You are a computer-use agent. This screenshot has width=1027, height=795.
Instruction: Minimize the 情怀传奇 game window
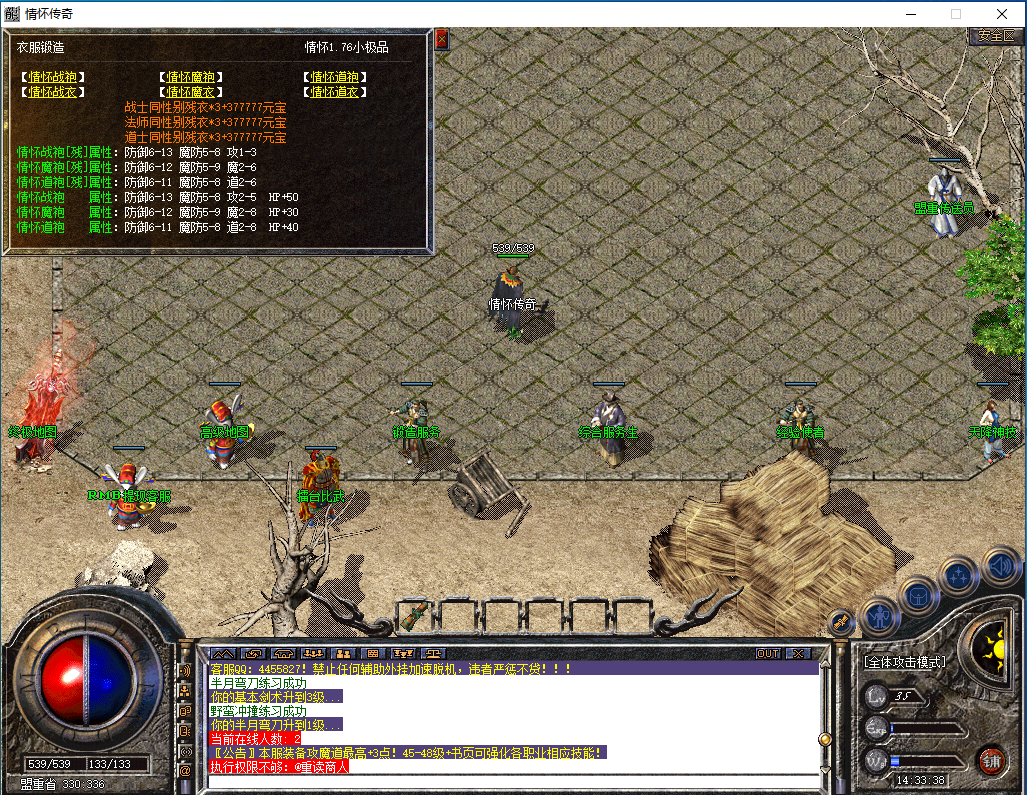(x=910, y=14)
